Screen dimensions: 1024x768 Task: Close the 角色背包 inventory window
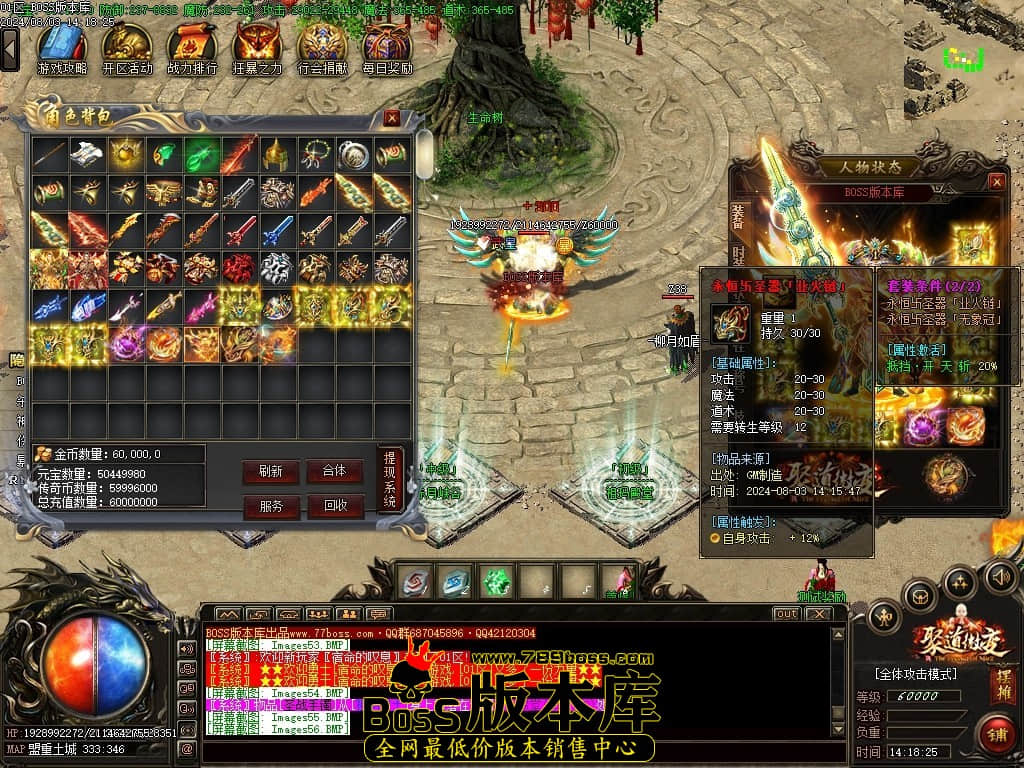tap(392, 118)
